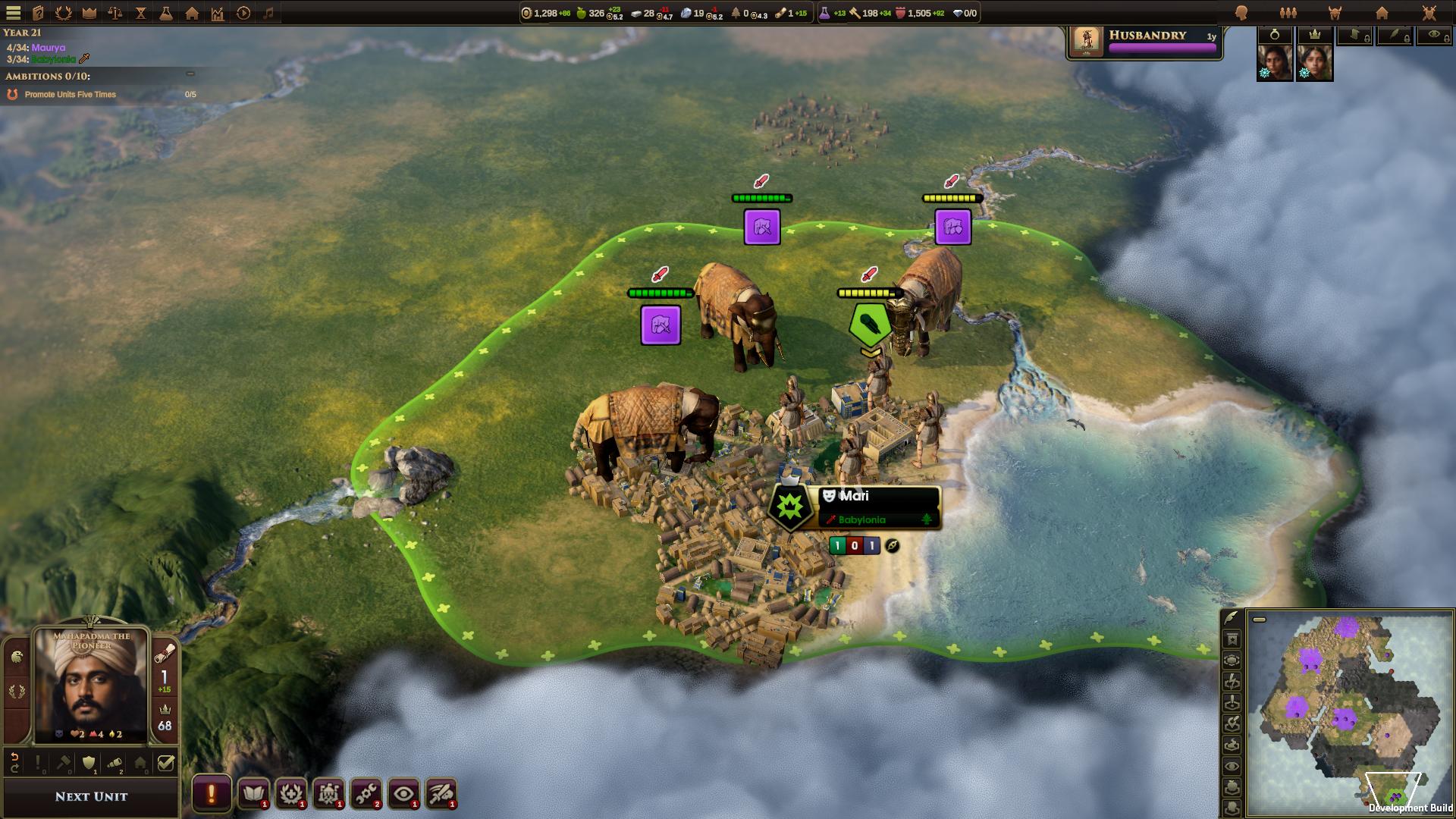Open the eye reminder notification
This screenshot has height=819, width=1456.
point(403,794)
